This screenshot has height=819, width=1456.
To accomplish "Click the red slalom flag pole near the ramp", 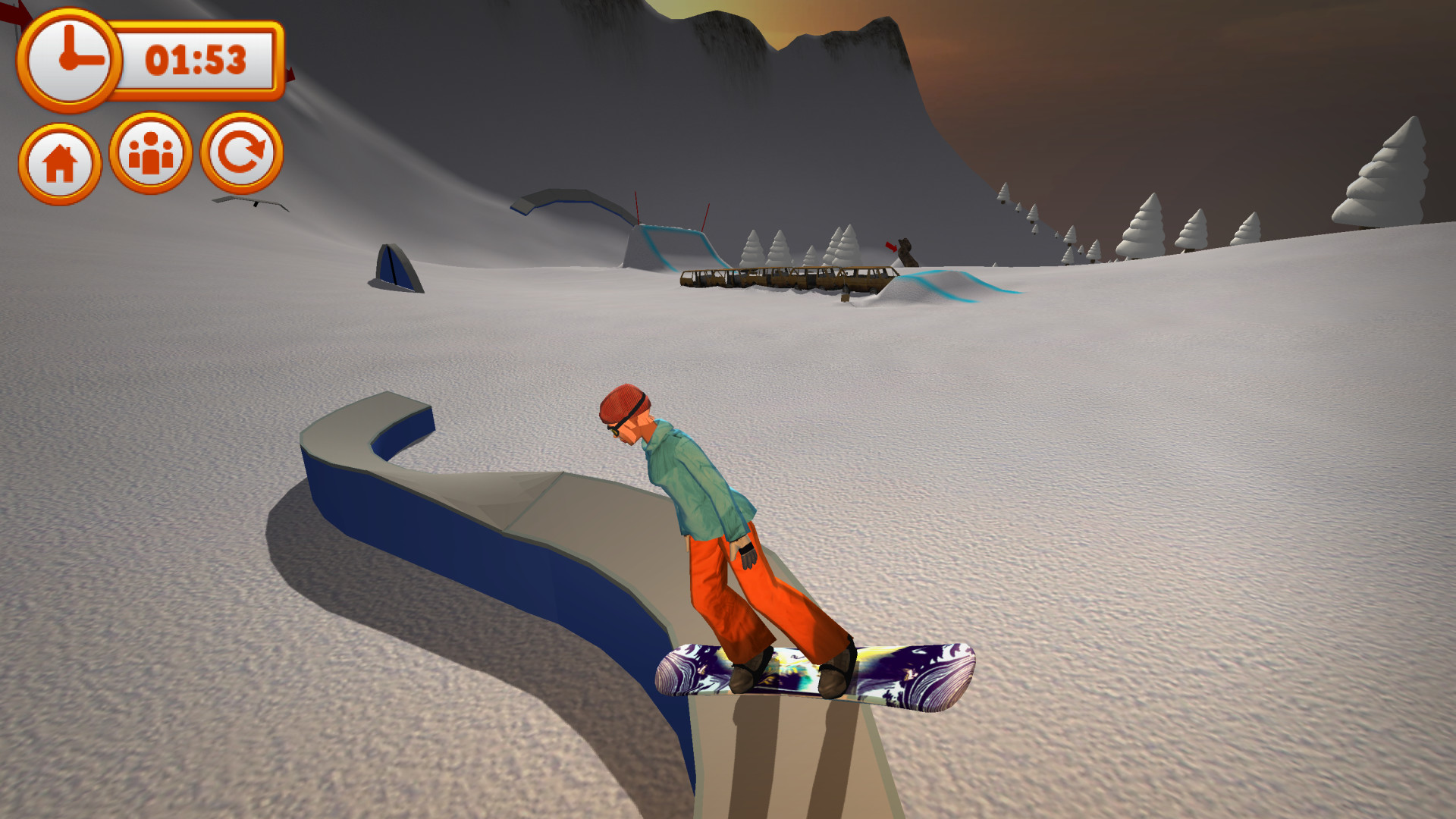I will click(x=635, y=214).
